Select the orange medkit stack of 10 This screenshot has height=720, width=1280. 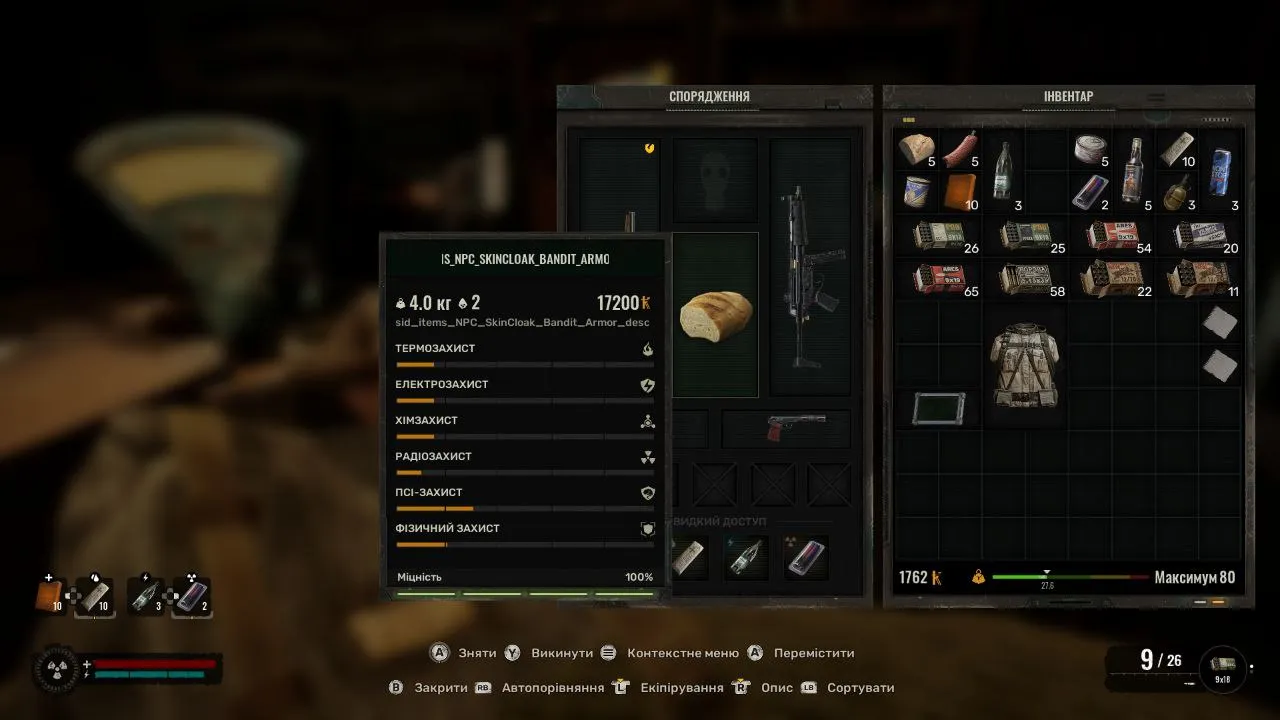pos(960,190)
